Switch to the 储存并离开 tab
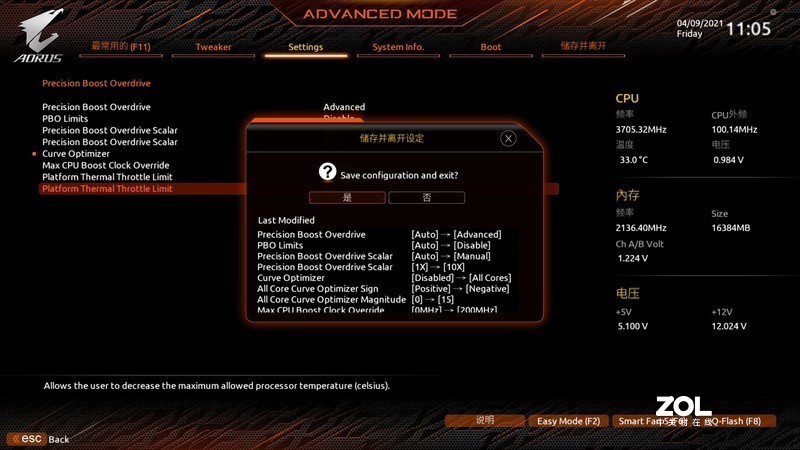 click(583, 47)
